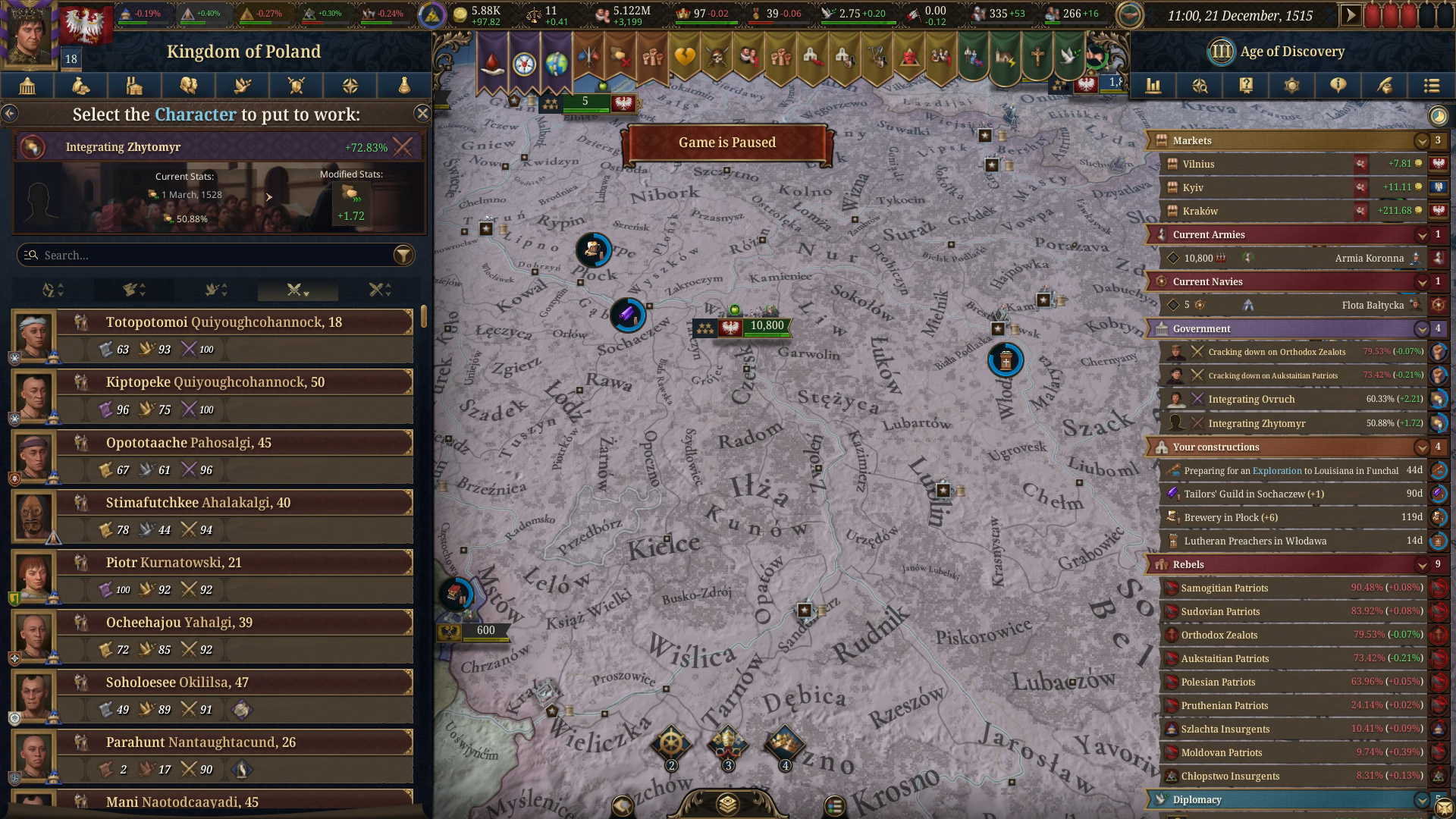This screenshot has width=1456, height=819.
Task: Select the crossed swords military tab icon
Action: click(x=296, y=86)
